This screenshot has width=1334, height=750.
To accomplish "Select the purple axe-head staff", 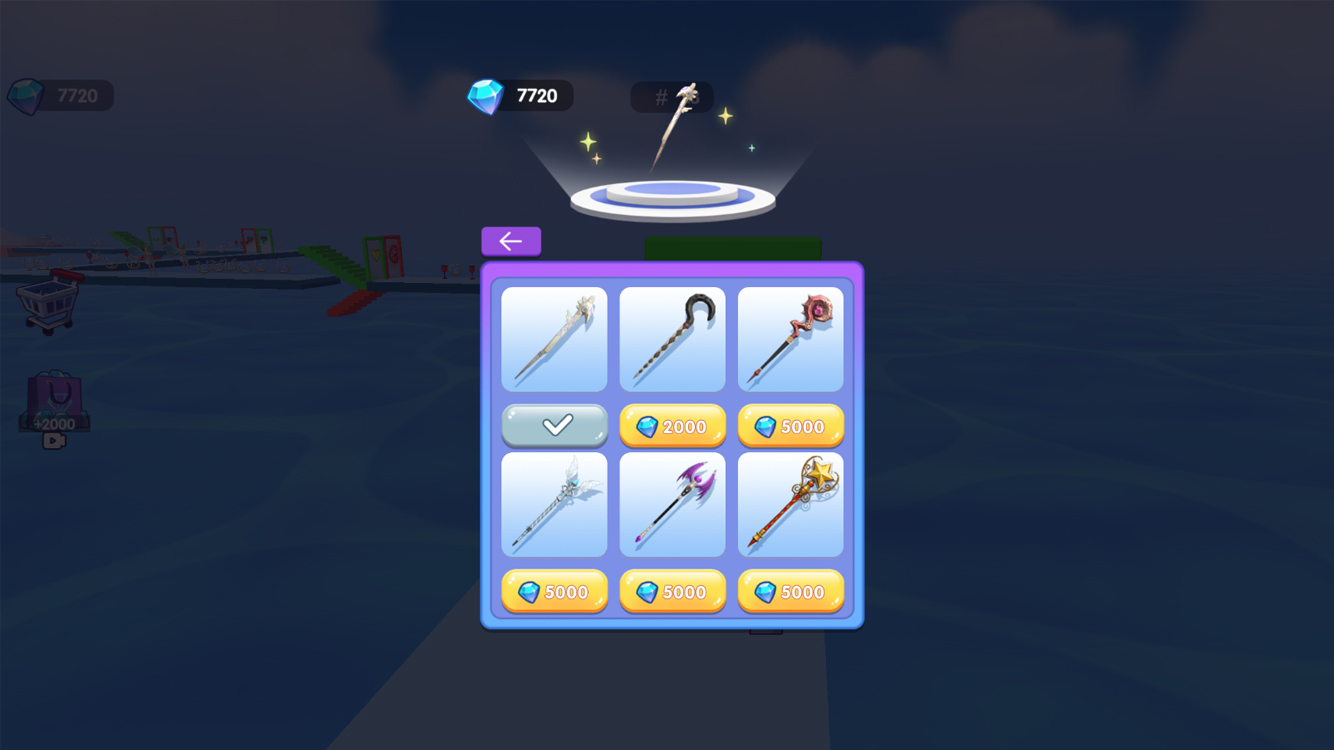I will point(672,504).
